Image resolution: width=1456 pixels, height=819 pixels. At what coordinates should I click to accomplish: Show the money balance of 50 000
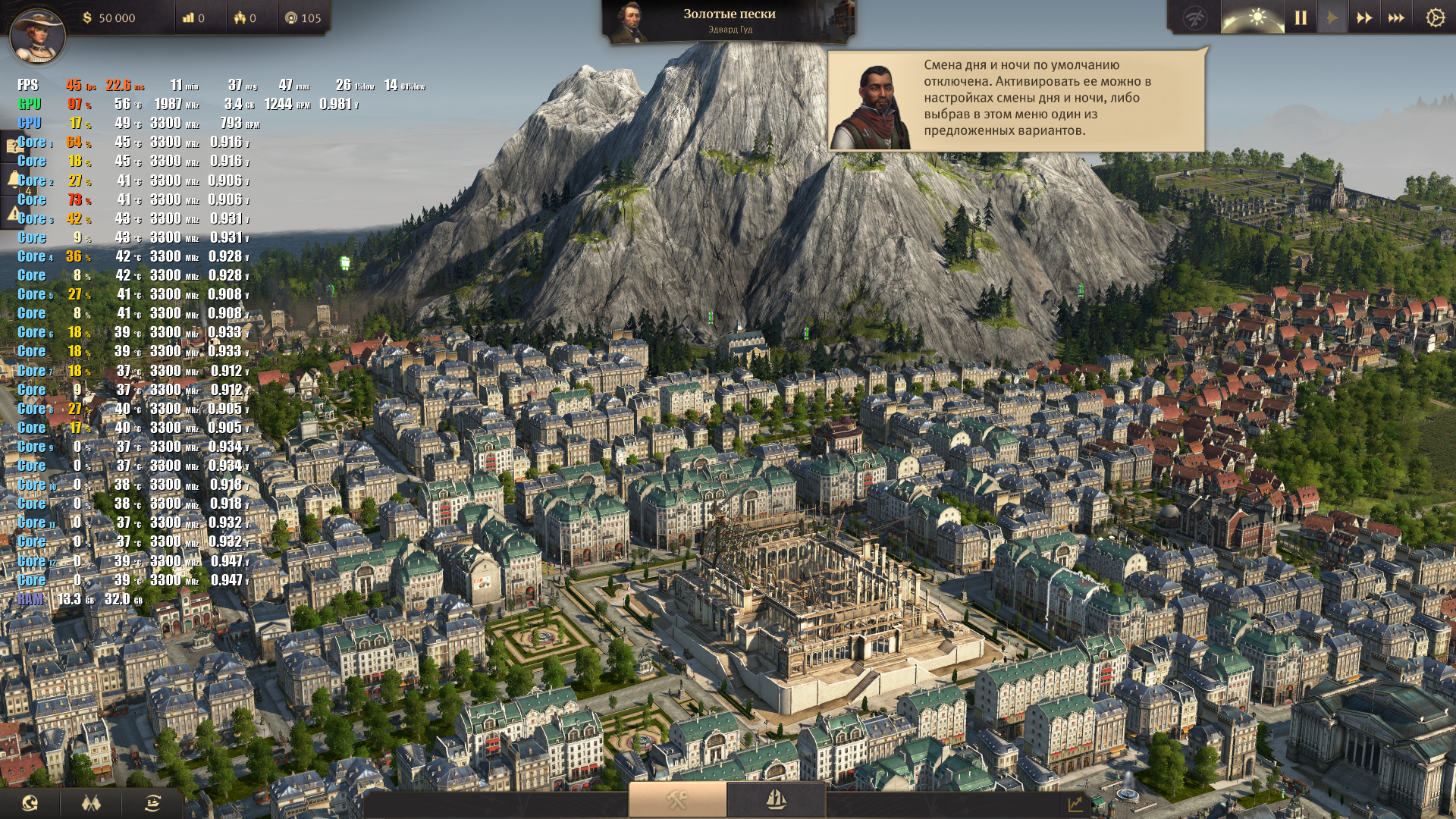click(x=109, y=18)
